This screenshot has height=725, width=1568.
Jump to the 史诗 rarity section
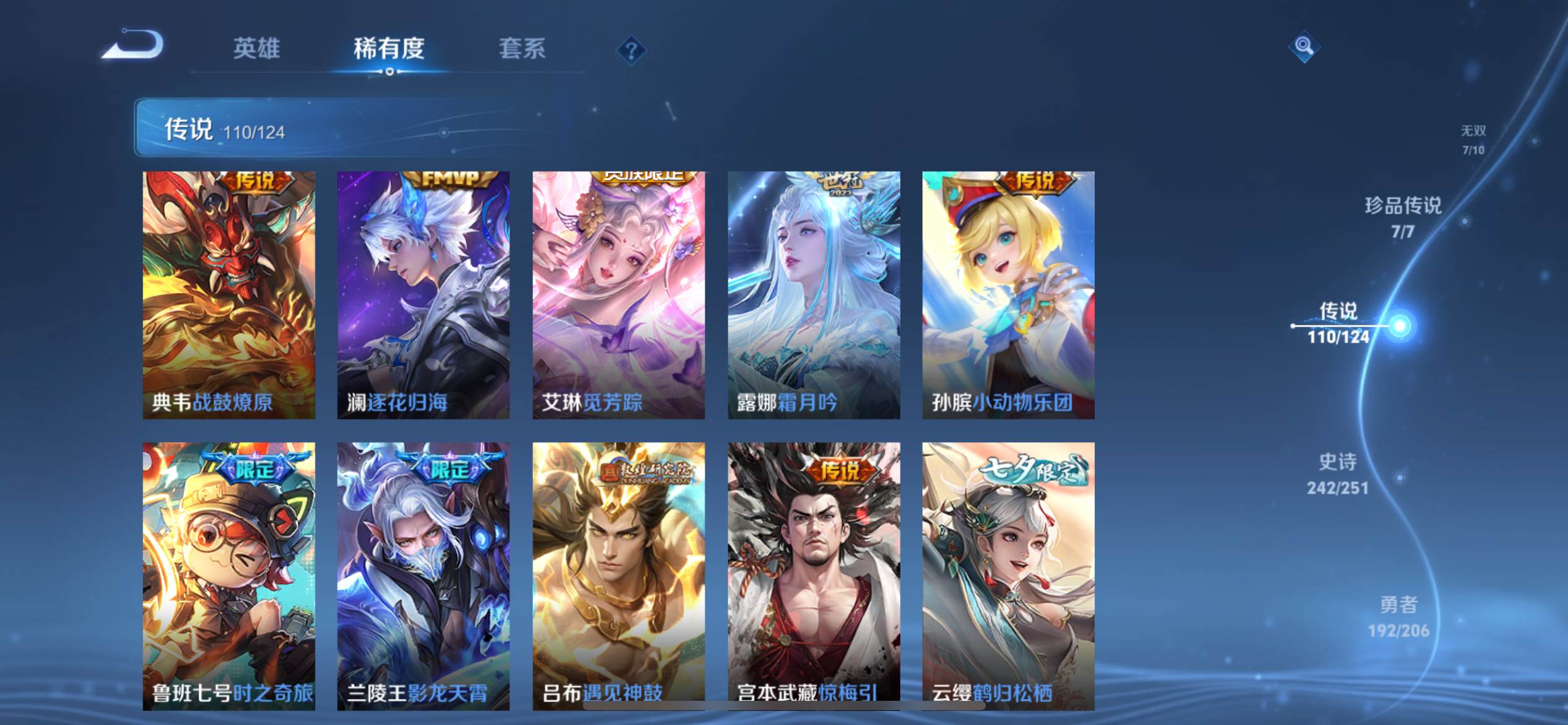click(x=1338, y=474)
